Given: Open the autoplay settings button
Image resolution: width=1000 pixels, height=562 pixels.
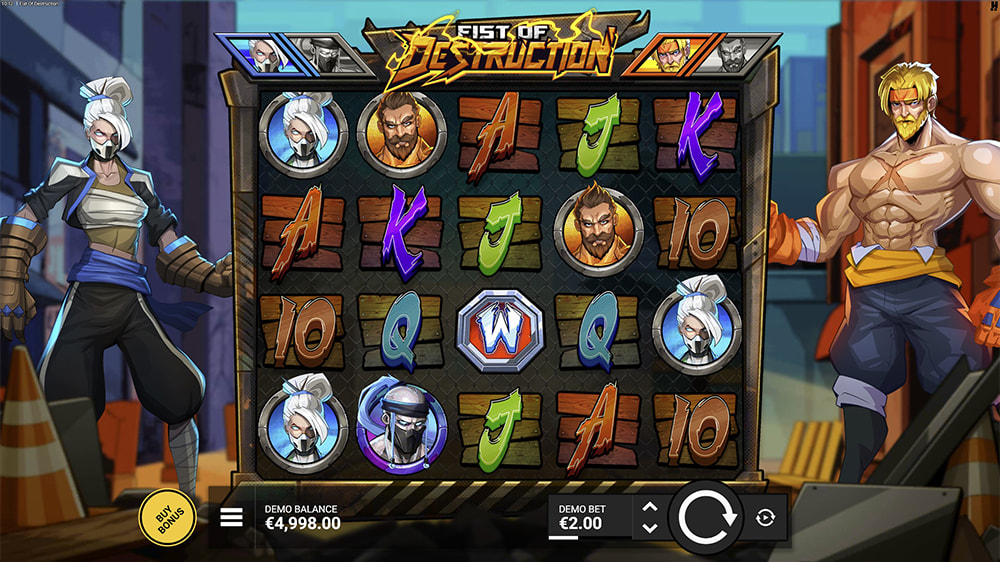Looking at the screenshot, I should [766, 518].
